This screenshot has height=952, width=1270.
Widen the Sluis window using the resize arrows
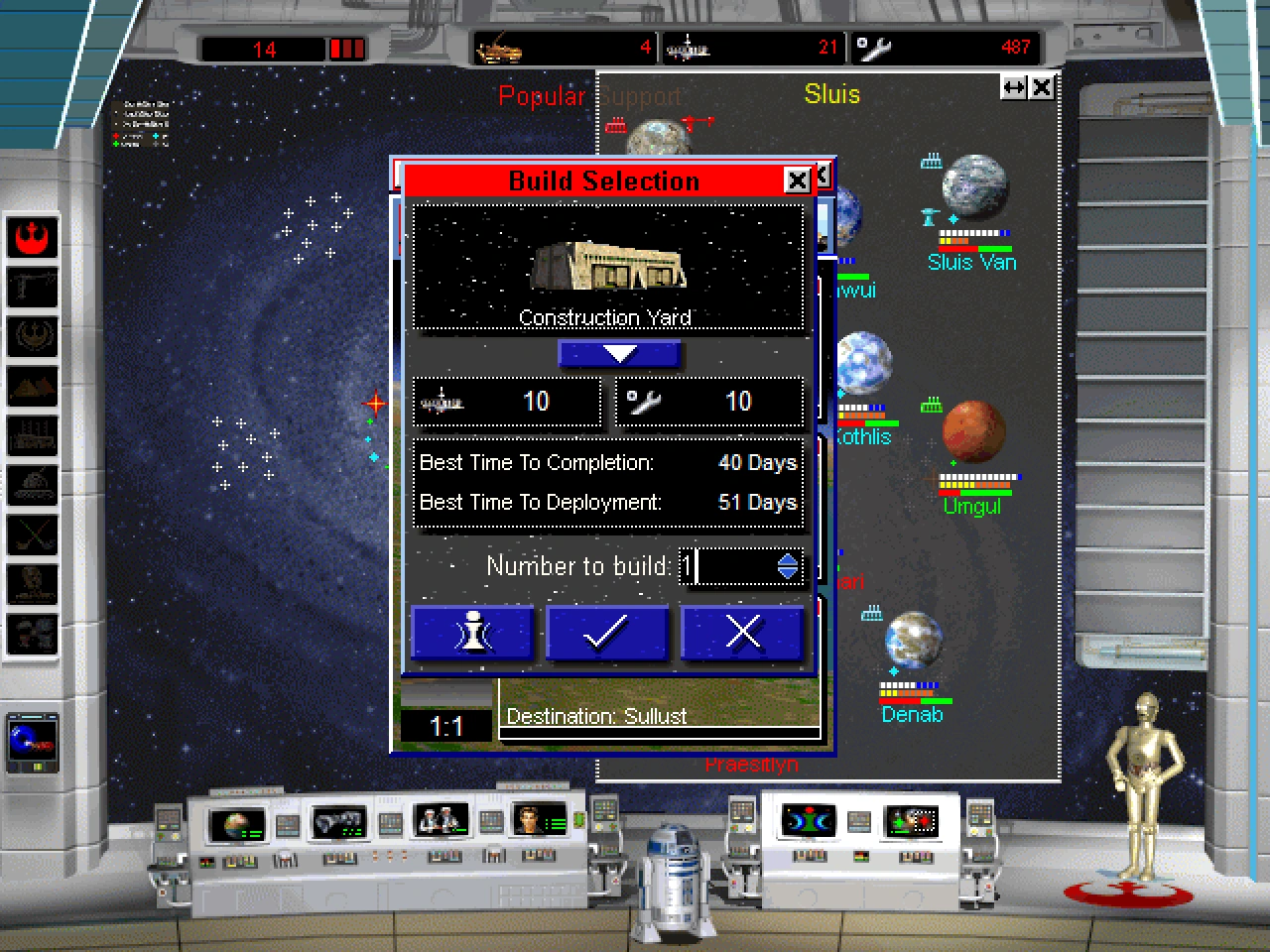[x=1012, y=87]
